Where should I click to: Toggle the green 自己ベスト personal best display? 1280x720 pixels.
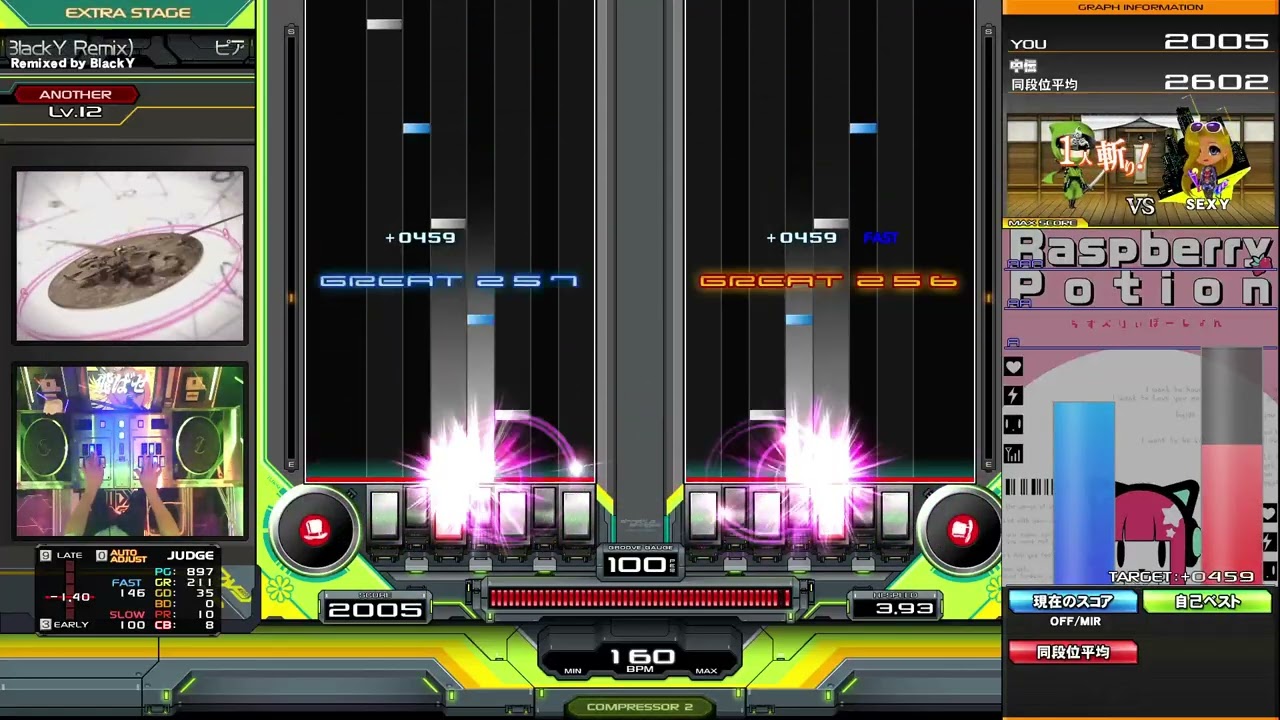point(1208,601)
